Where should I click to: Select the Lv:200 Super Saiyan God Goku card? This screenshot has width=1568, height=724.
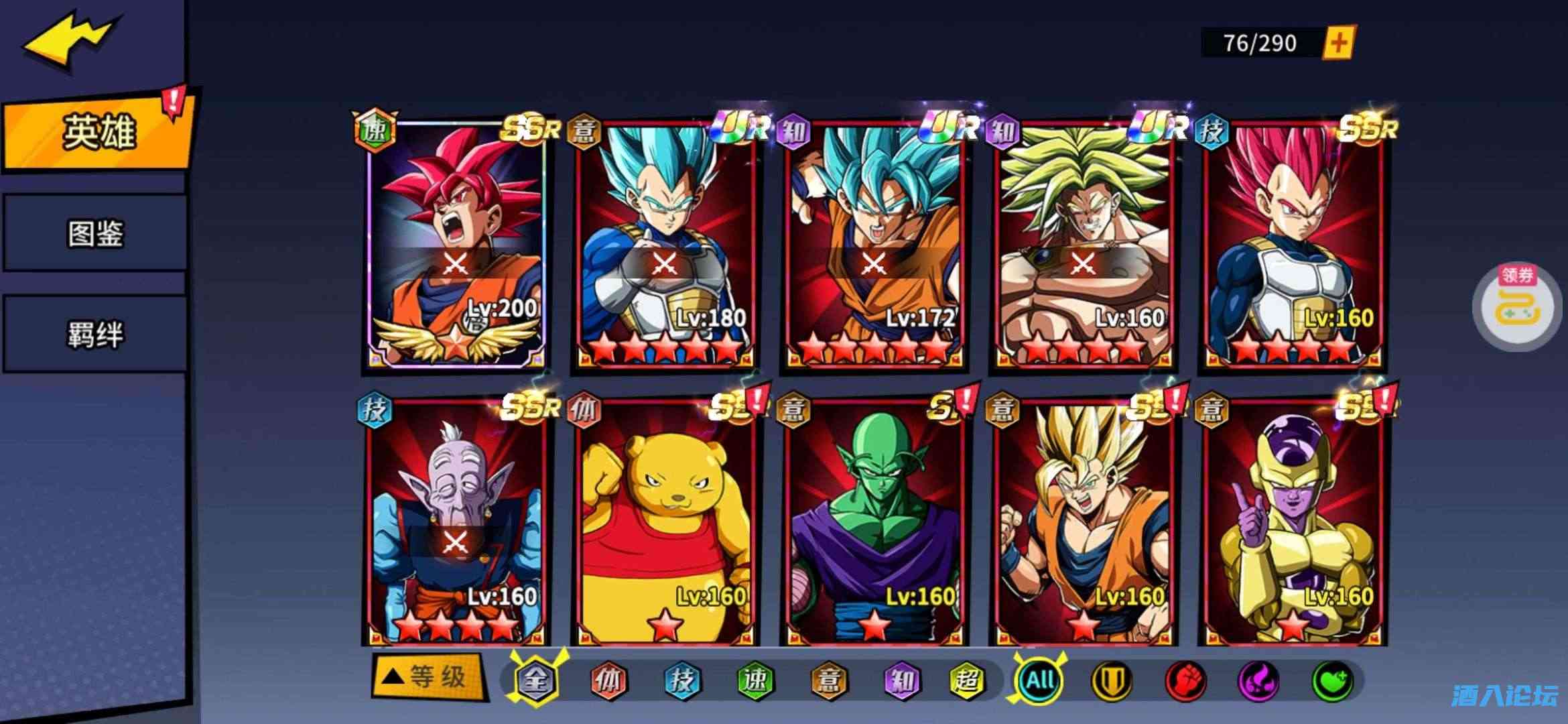[x=456, y=245]
